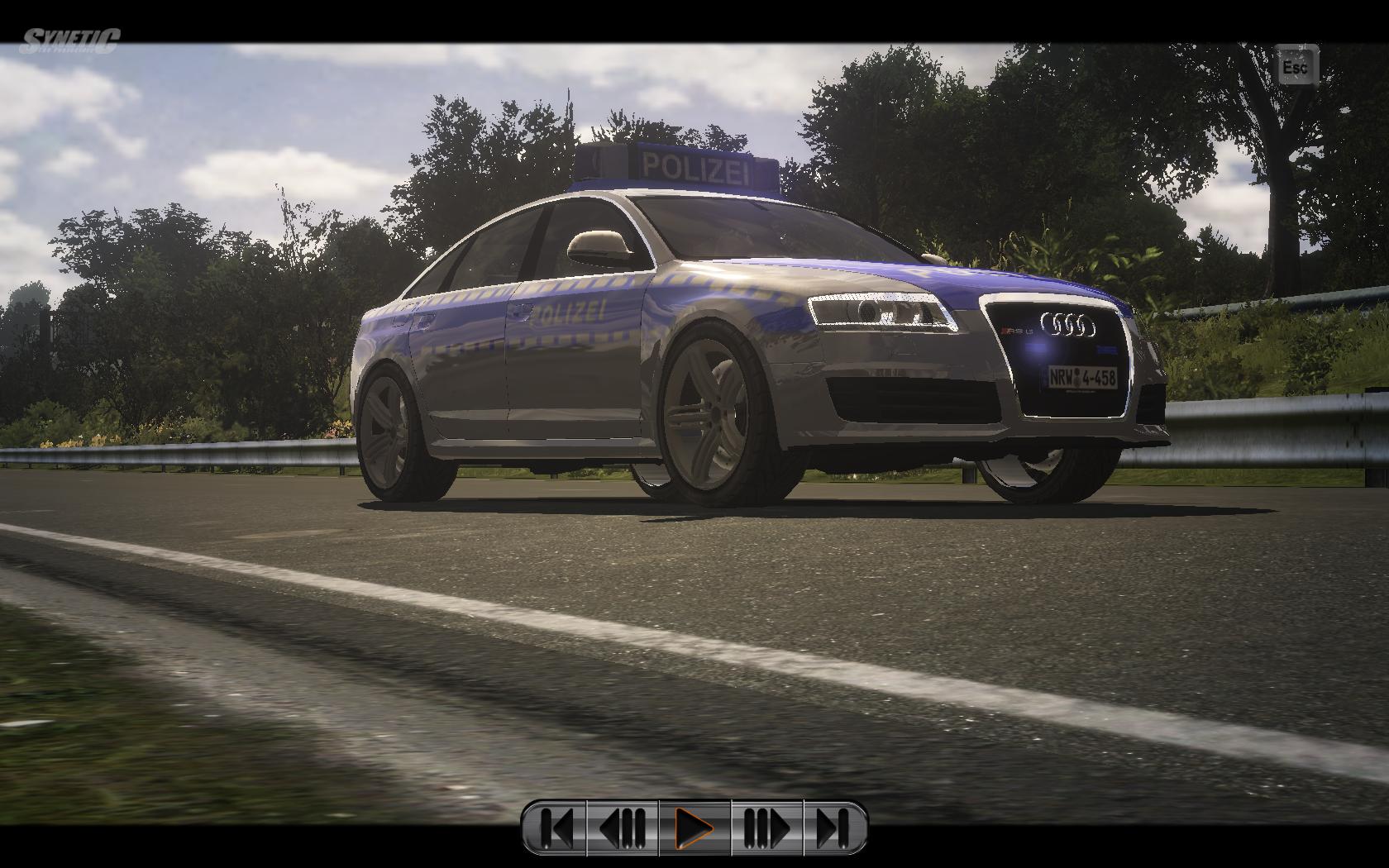Viewport: 1389px width, 868px height.
Task: Step the replay backward one frame
Action: click(623, 827)
